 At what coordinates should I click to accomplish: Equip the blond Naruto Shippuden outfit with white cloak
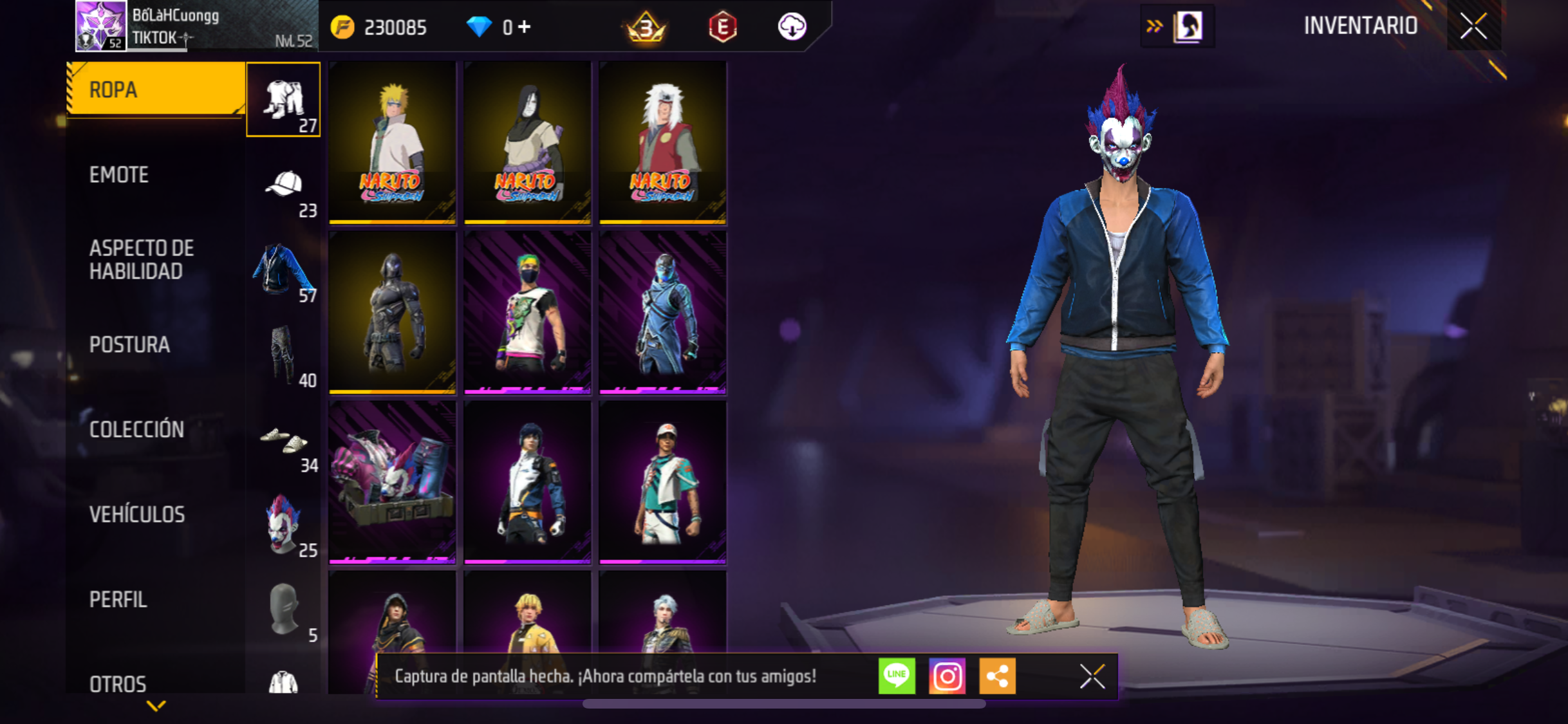392,143
